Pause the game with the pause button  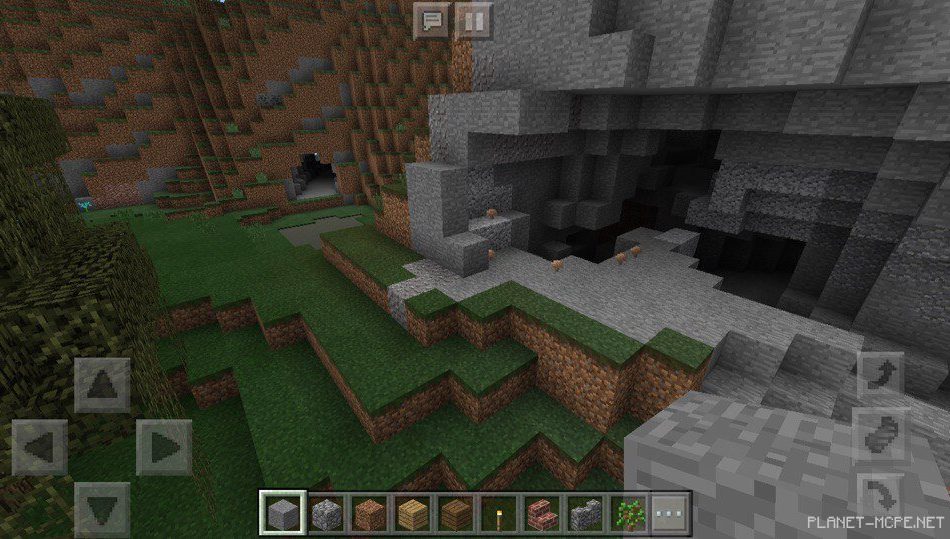click(474, 20)
